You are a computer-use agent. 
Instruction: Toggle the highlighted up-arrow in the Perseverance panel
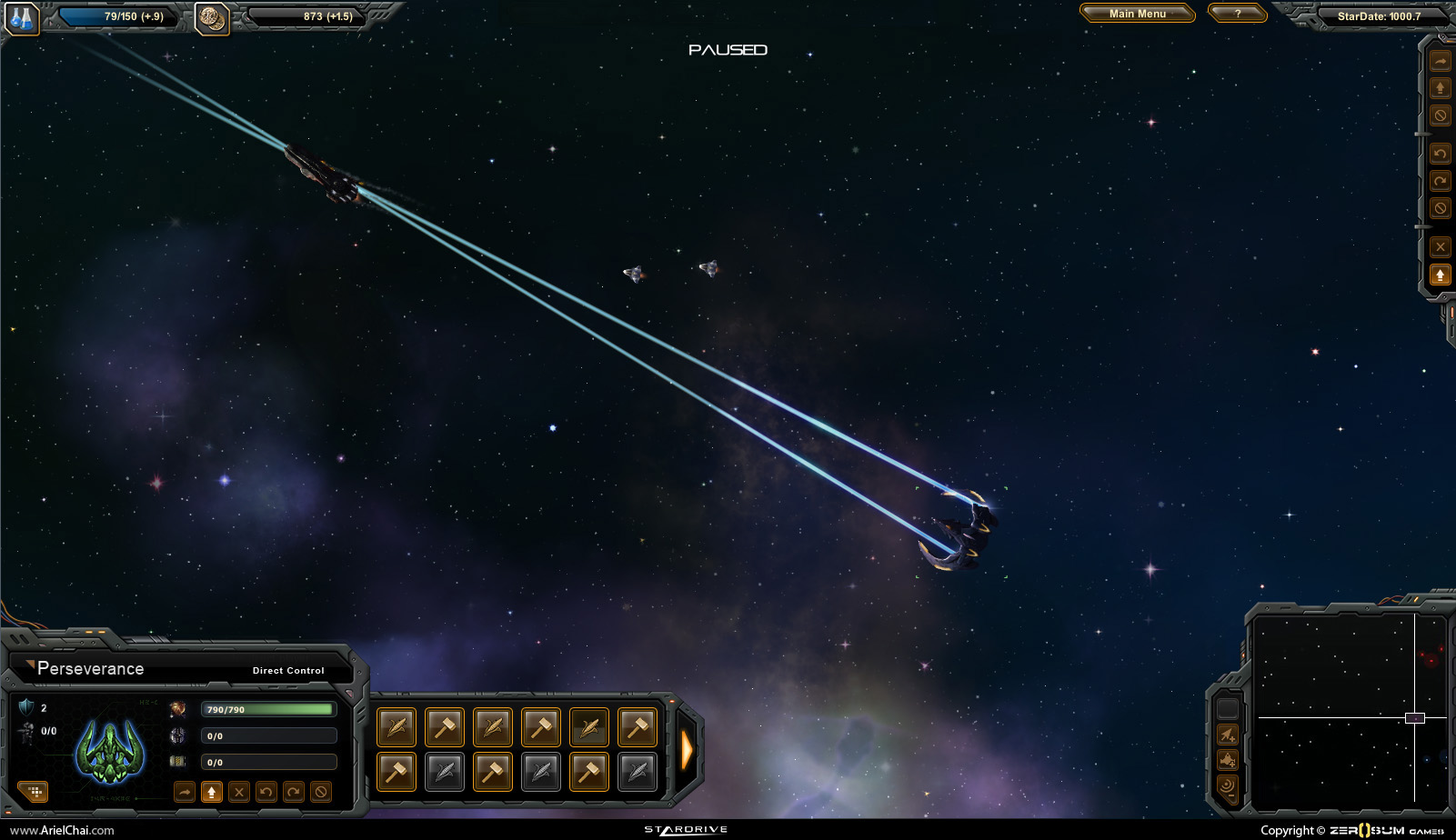tap(212, 792)
